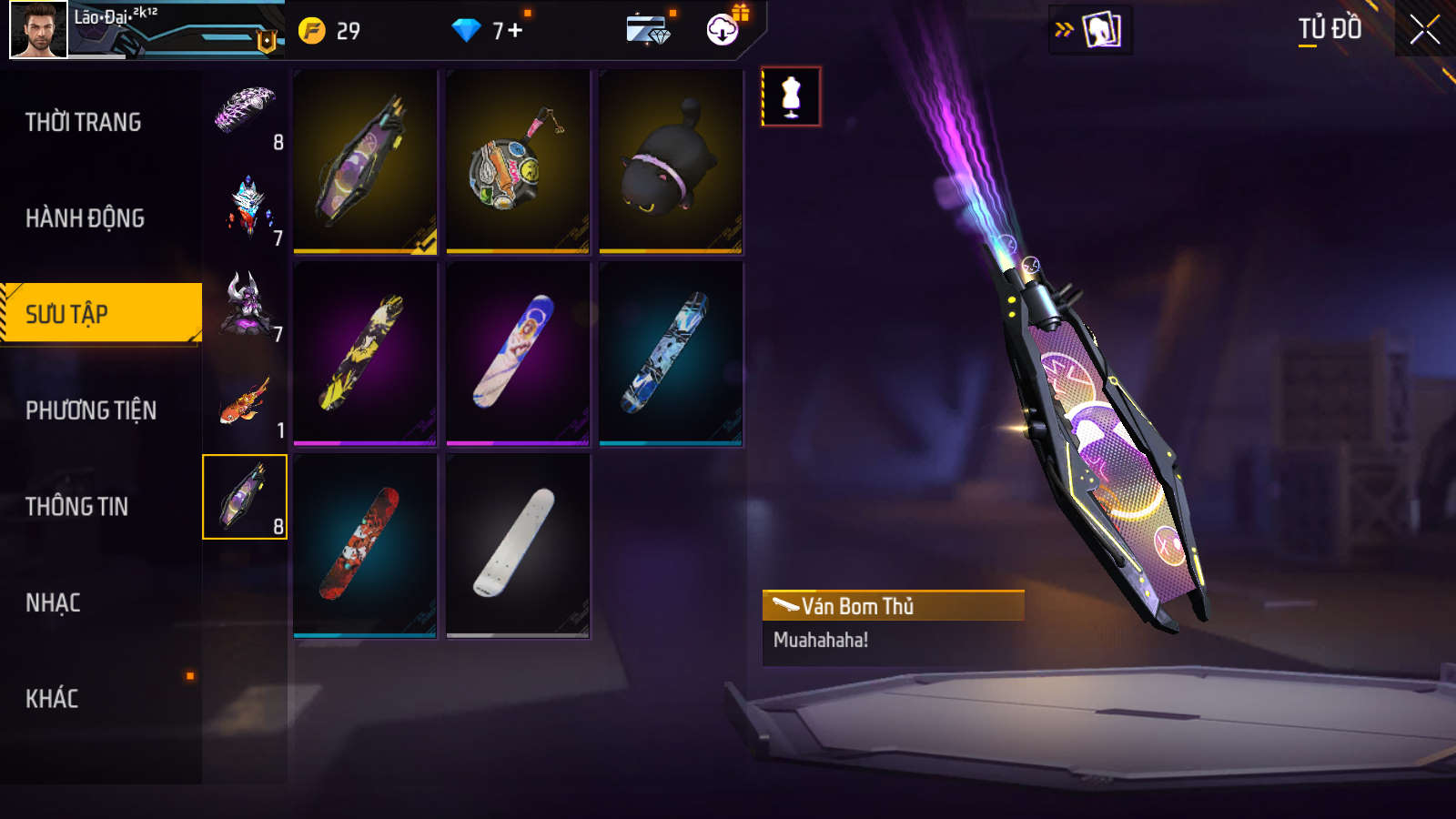The width and height of the screenshot is (1456, 819).
Task: Choose the orange koi fish subcategory
Action: (x=245, y=401)
